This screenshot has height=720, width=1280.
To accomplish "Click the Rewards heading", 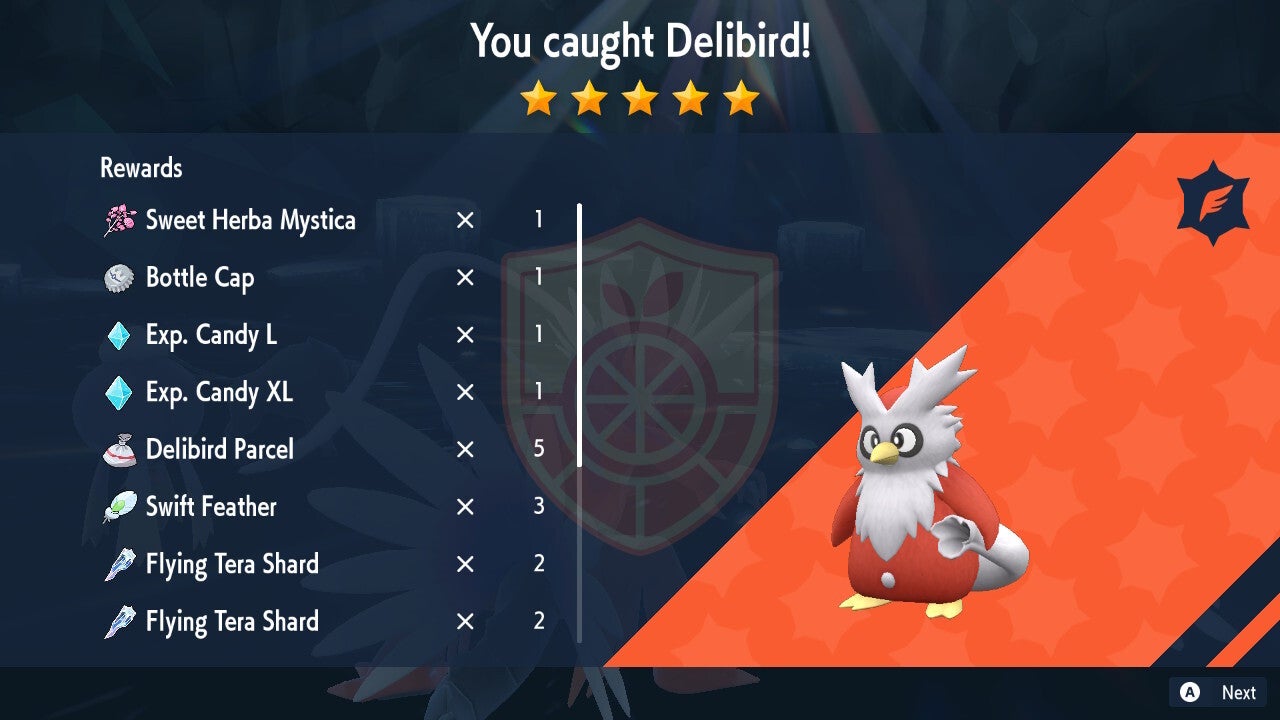I will (x=140, y=168).
